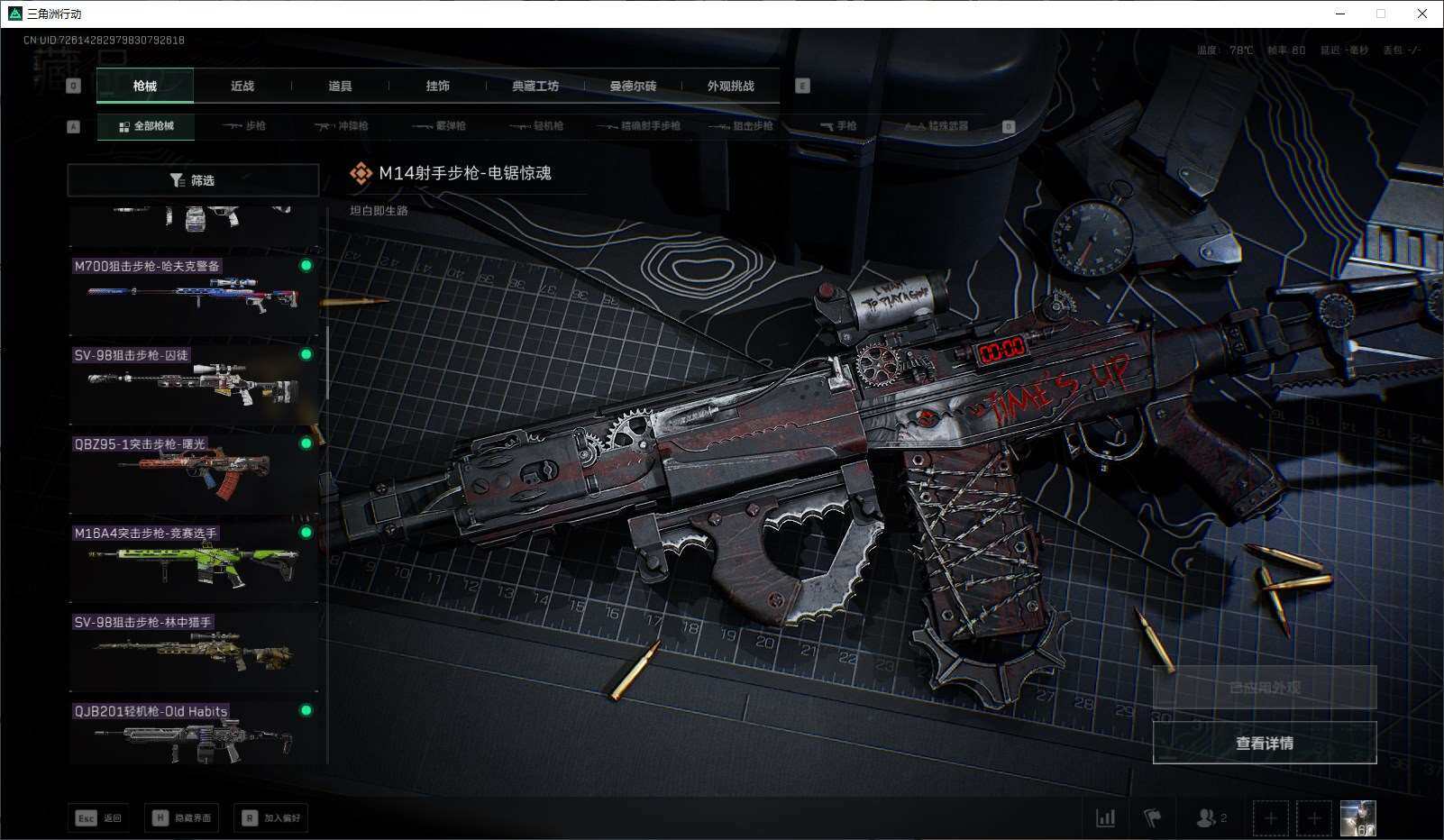Viewport: 1444px width, 840px height.
Task: Filter by 步枪 rifle category
Action: (x=244, y=126)
